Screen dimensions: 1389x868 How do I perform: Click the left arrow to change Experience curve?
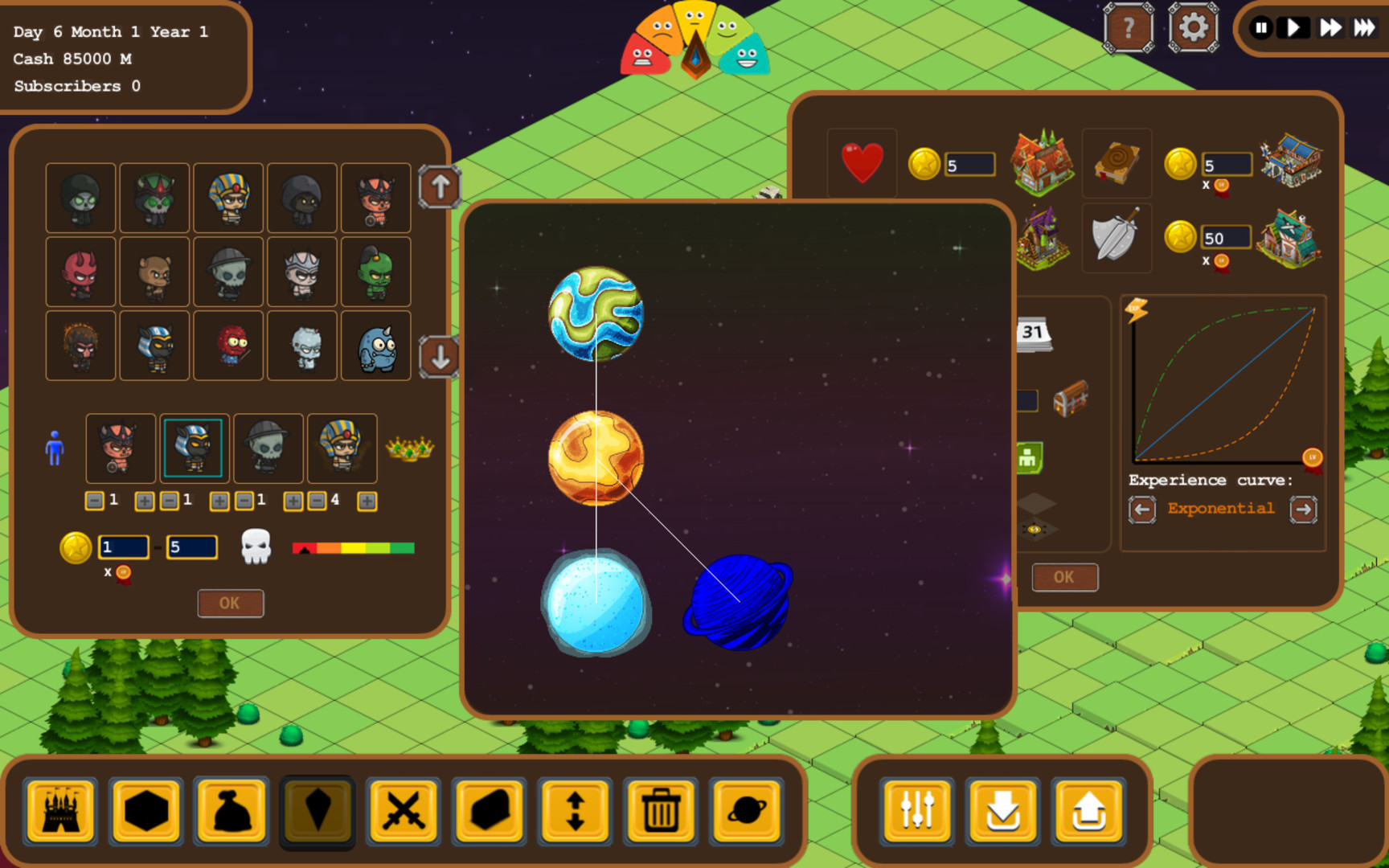pos(1143,509)
